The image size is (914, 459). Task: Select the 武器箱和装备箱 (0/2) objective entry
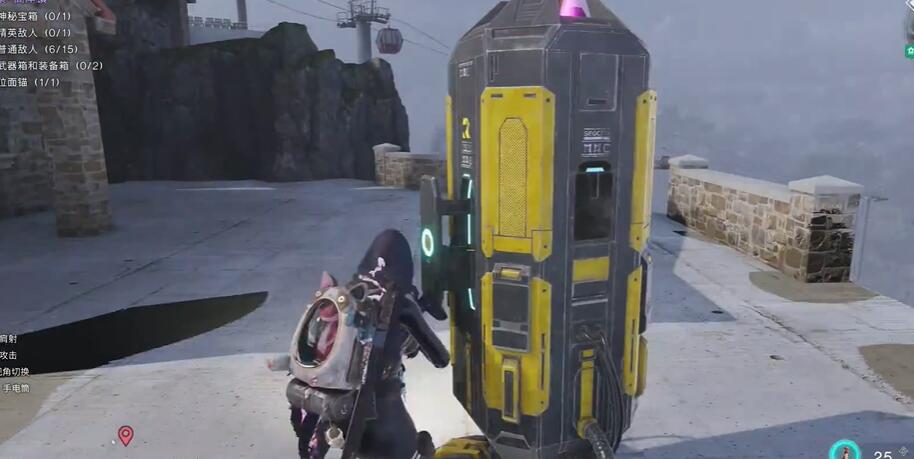[x=52, y=65]
